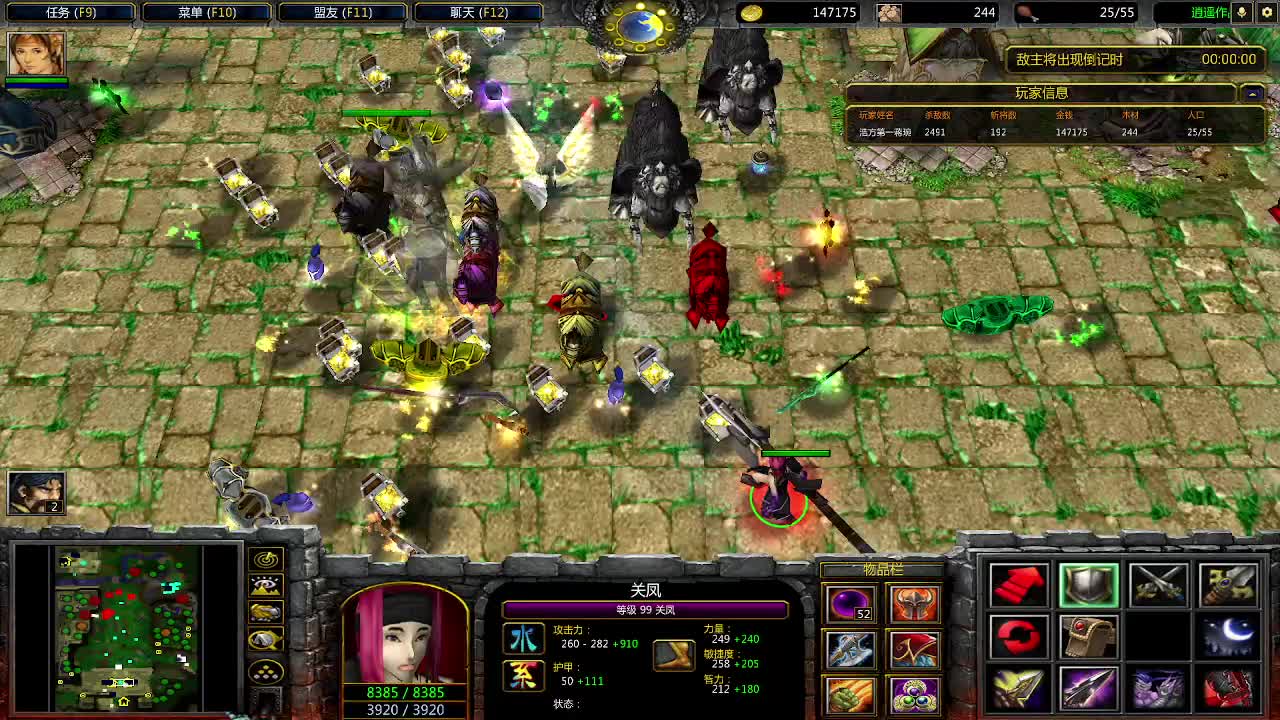Toggle minimap terrain display button

(266, 587)
